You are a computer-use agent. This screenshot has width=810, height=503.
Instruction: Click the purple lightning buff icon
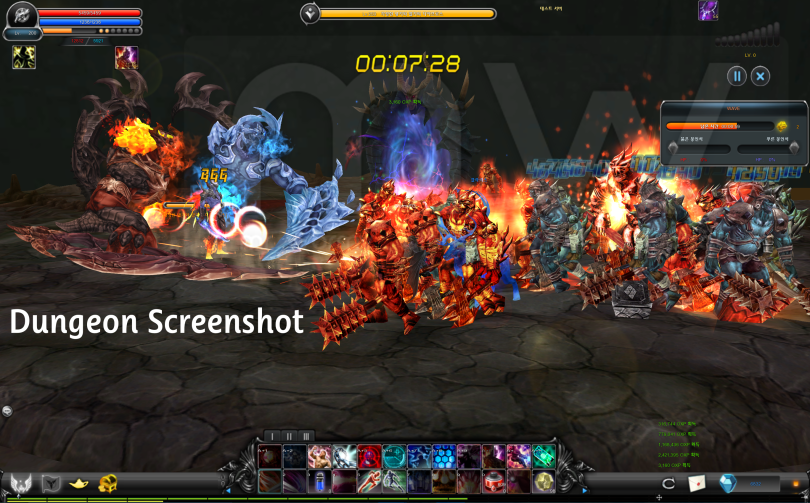pyautogui.click(x=707, y=11)
